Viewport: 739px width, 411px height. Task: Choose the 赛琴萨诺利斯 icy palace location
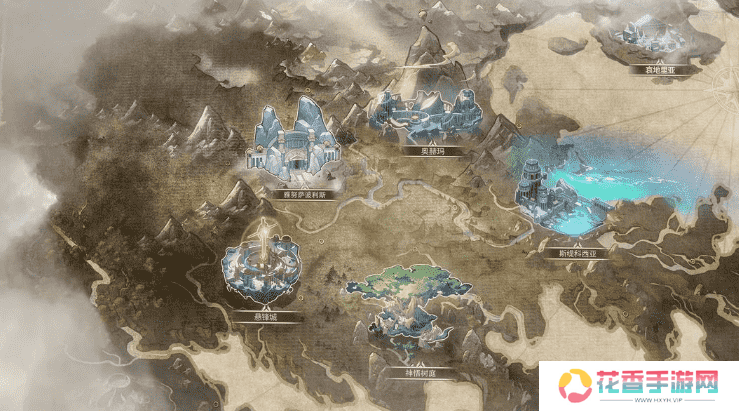[293, 147]
